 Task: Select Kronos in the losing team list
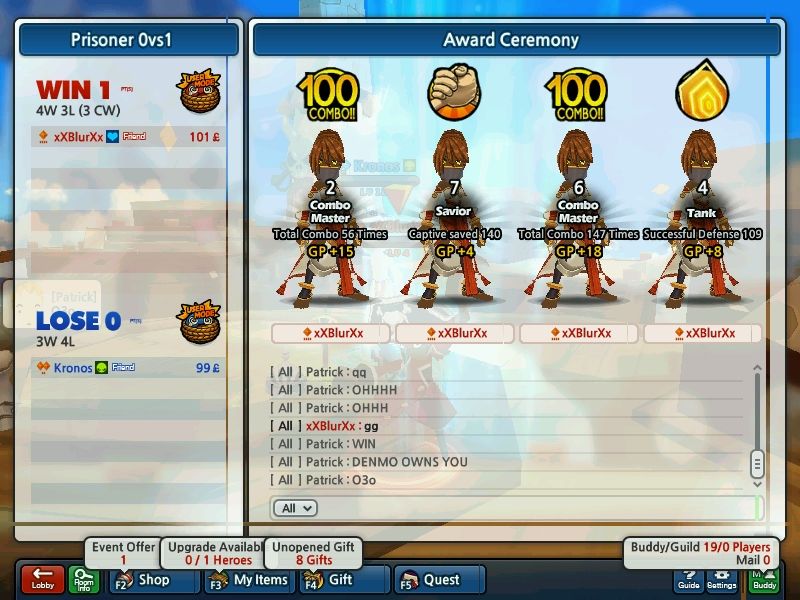click(x=73, y=368)
